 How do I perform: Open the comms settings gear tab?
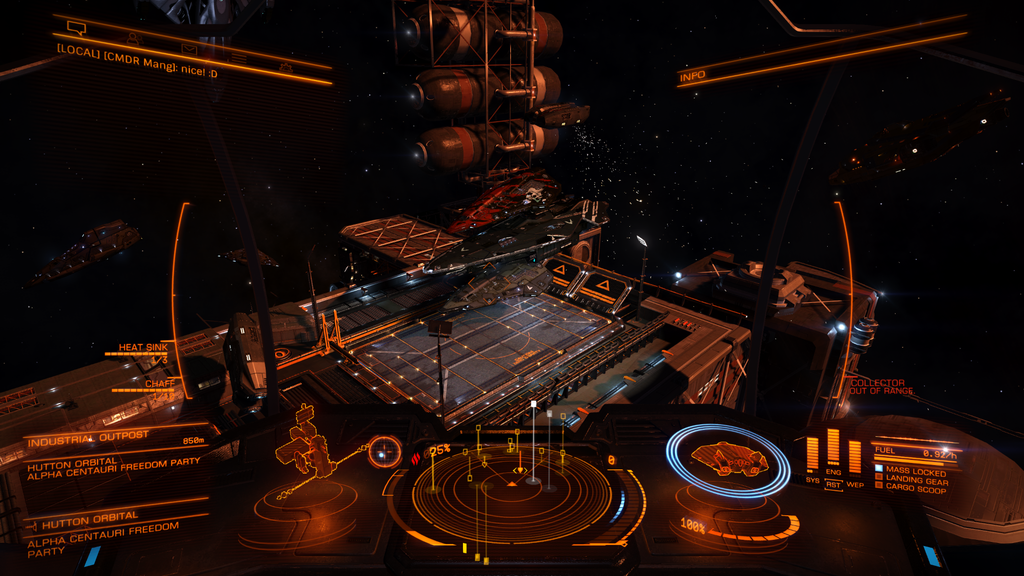[x=285, y=67]
